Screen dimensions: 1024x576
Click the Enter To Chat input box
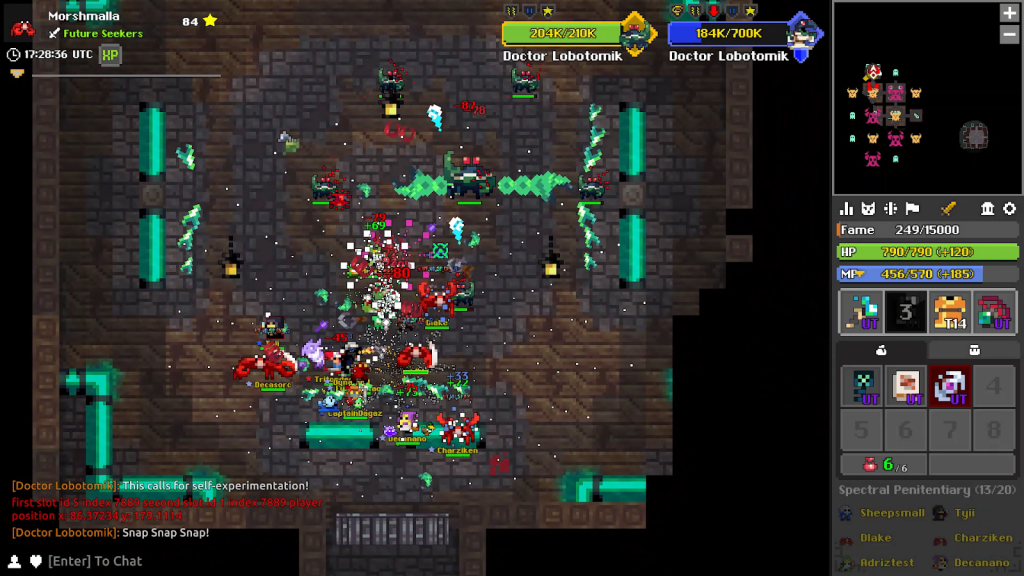click(95, 561)
